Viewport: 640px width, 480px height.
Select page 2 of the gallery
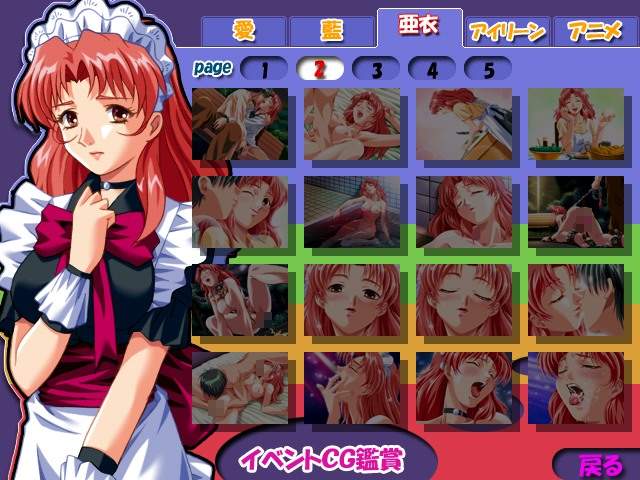pyautogui.click(x=320, y=69)
